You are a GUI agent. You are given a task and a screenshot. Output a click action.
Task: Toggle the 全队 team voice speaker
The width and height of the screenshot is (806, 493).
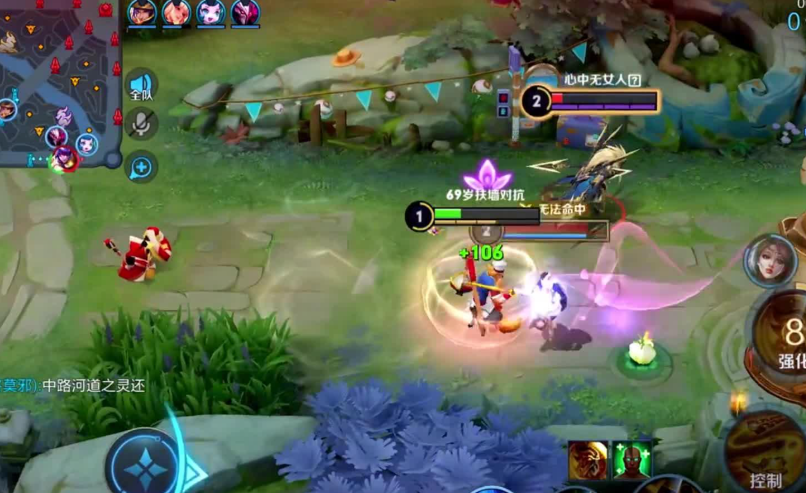(141, 86)
